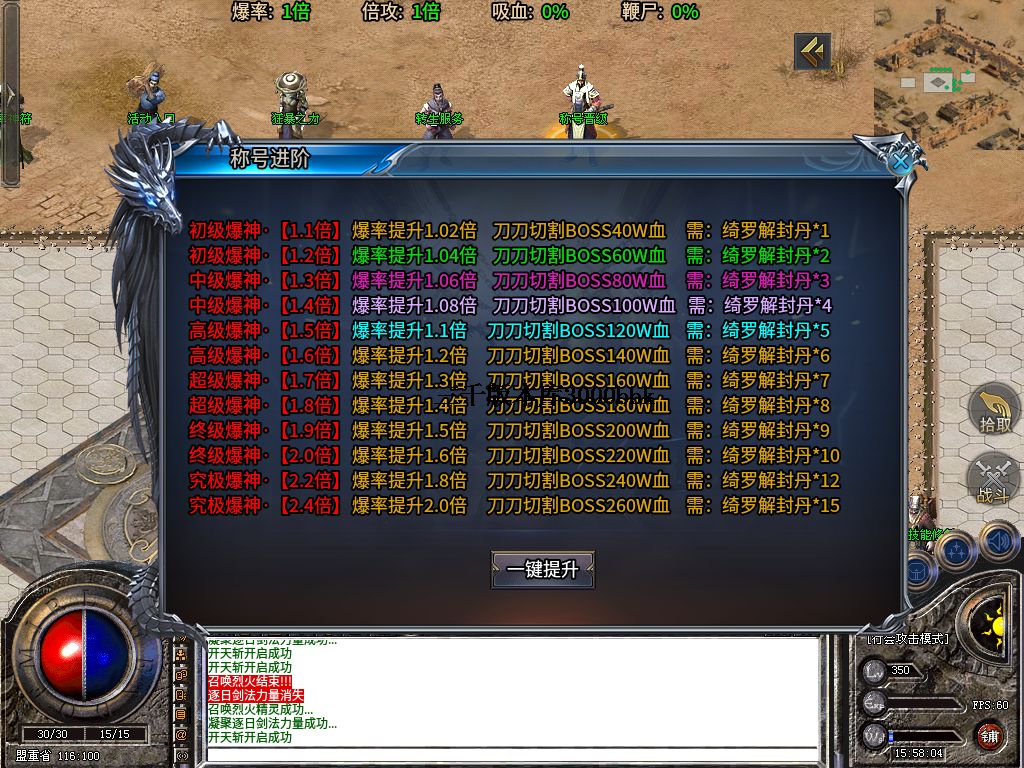Viewport: 1024px width, 768px height.
Task: Close the 称号进阶 title window
Action: pos(902,160)
